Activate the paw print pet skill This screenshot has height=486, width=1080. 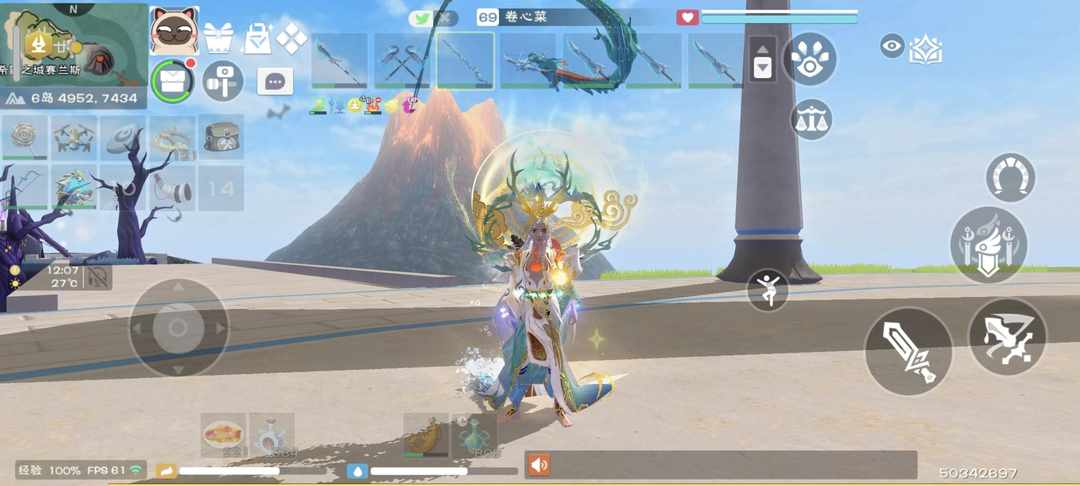[x=809, y=59]
